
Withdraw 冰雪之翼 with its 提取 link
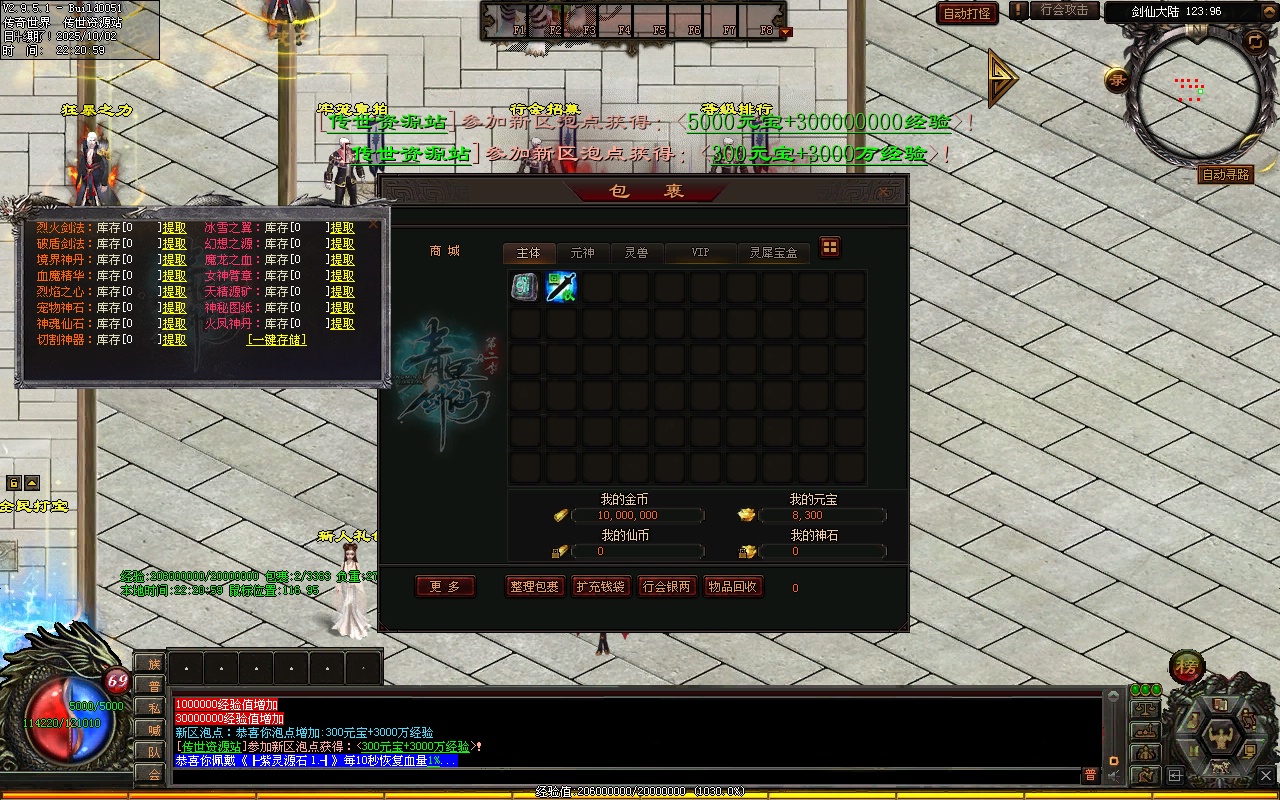coord(342,228)
